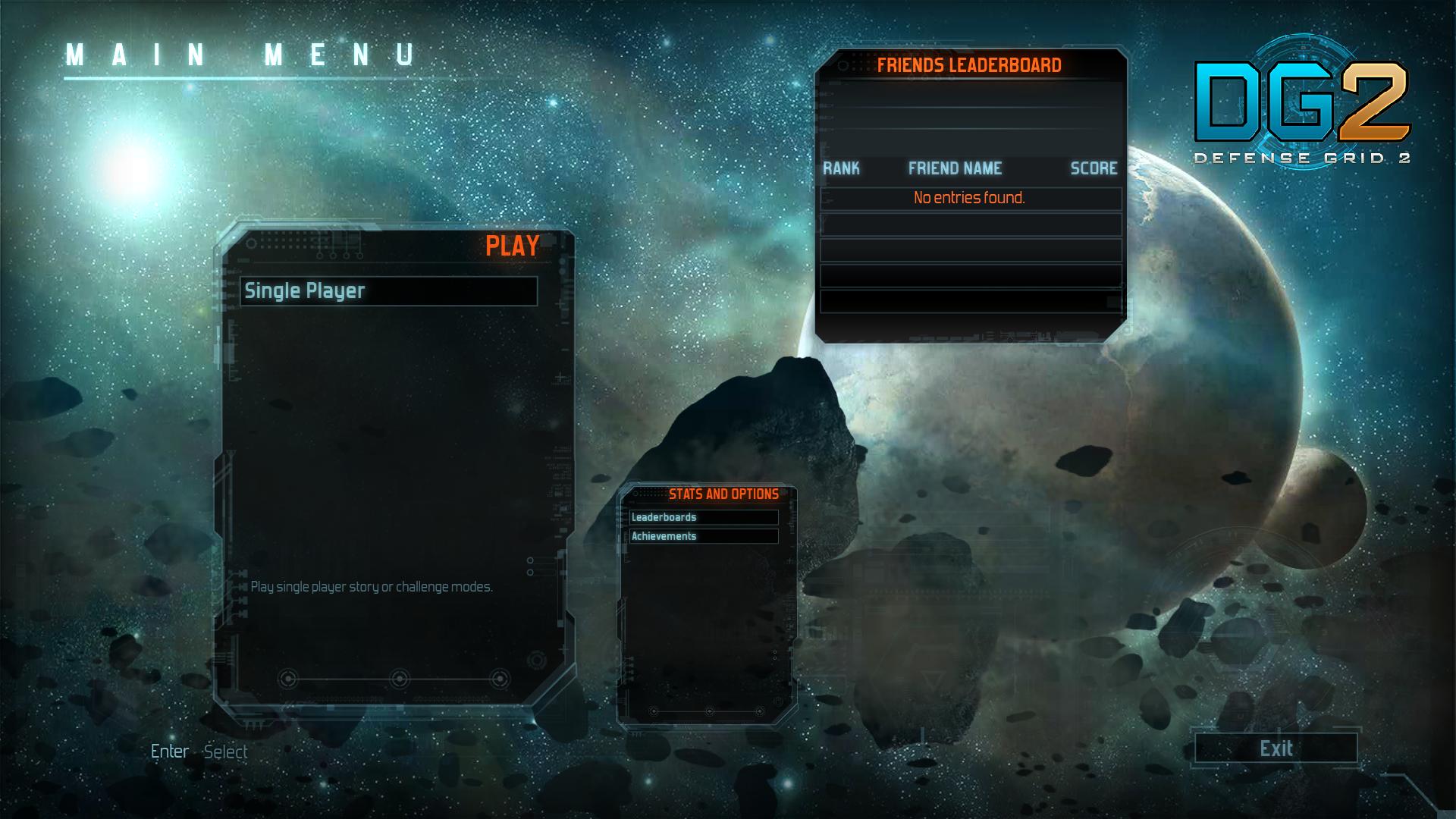Click the center emblem at Stats panel bottom
The width and height of the screenshot is (1456, 819).
pyautogui.click(x=710, y=711)
